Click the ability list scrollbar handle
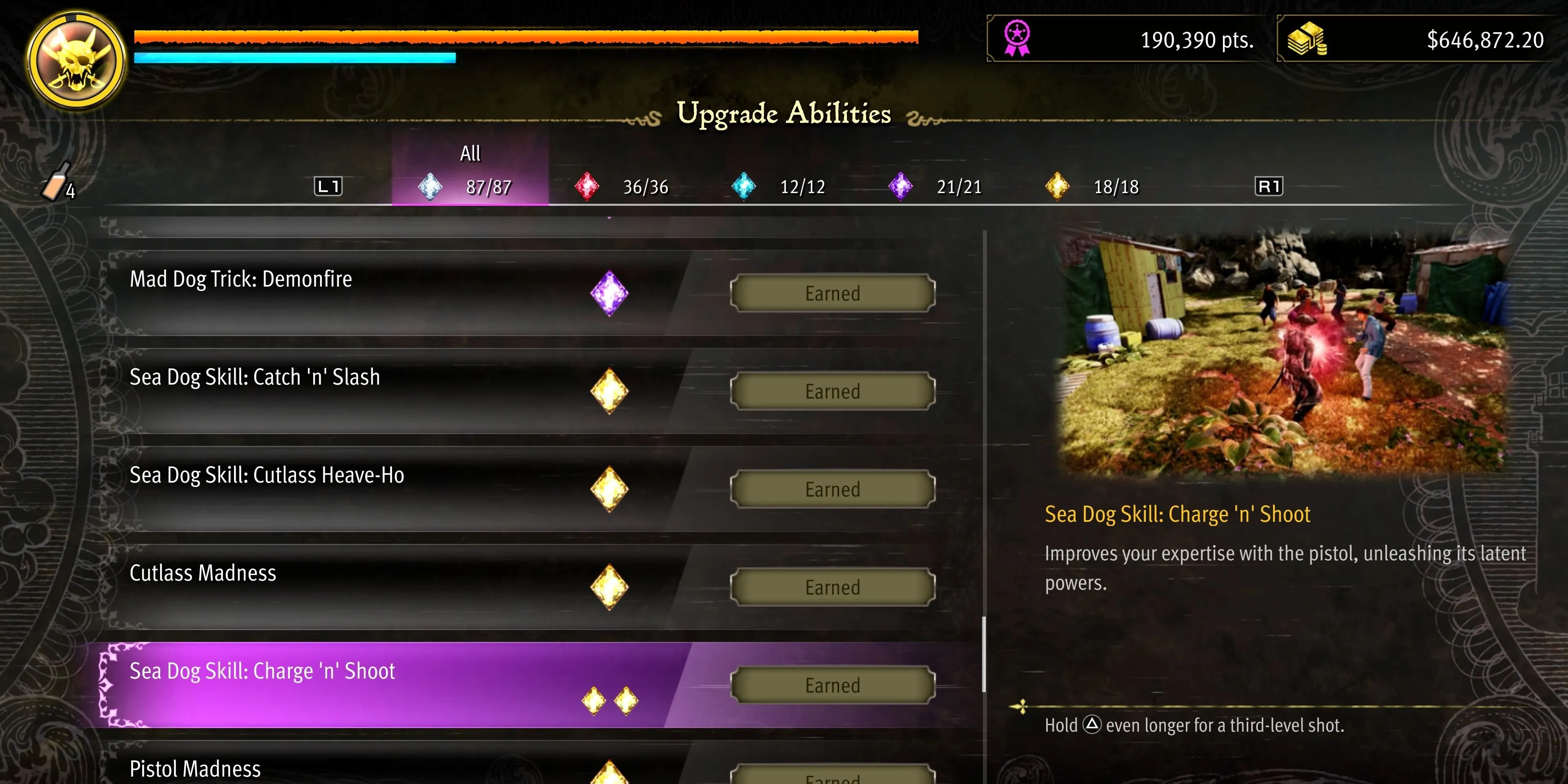1568x784 pixels. [984, 654]
